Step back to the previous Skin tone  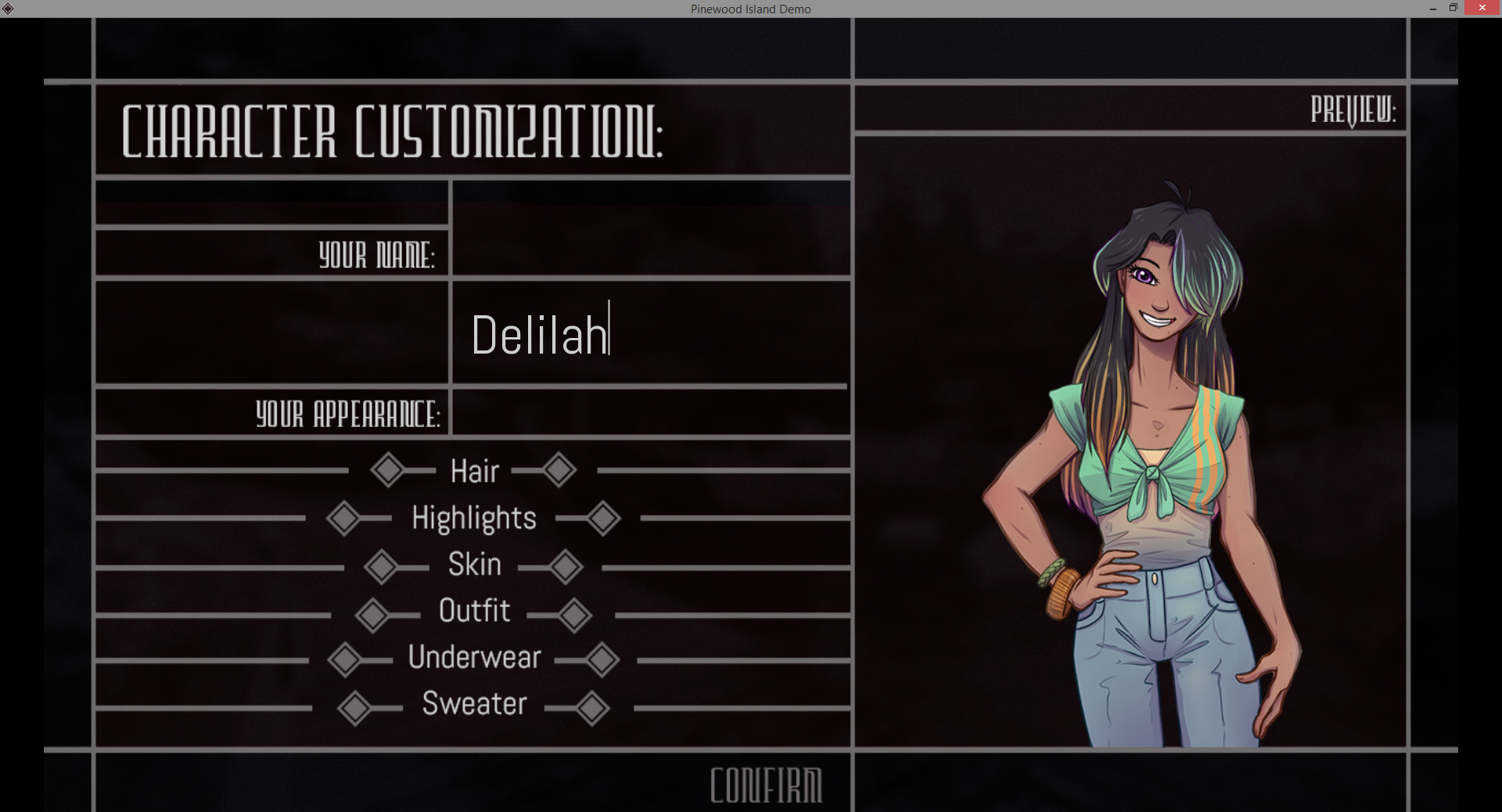coord(383,566)
